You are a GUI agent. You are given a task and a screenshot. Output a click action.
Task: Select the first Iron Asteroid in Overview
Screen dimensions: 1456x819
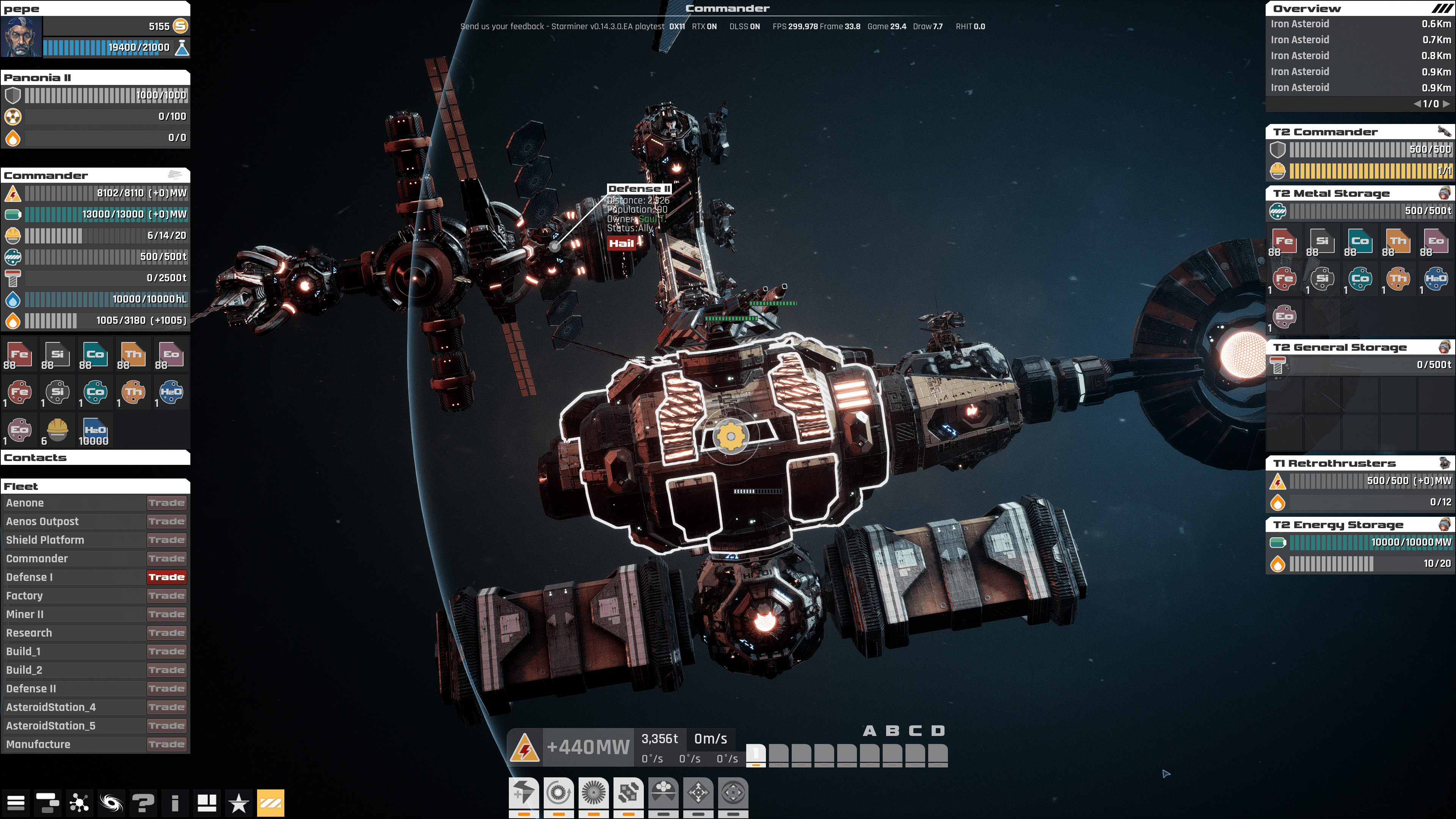[1300, 24]
